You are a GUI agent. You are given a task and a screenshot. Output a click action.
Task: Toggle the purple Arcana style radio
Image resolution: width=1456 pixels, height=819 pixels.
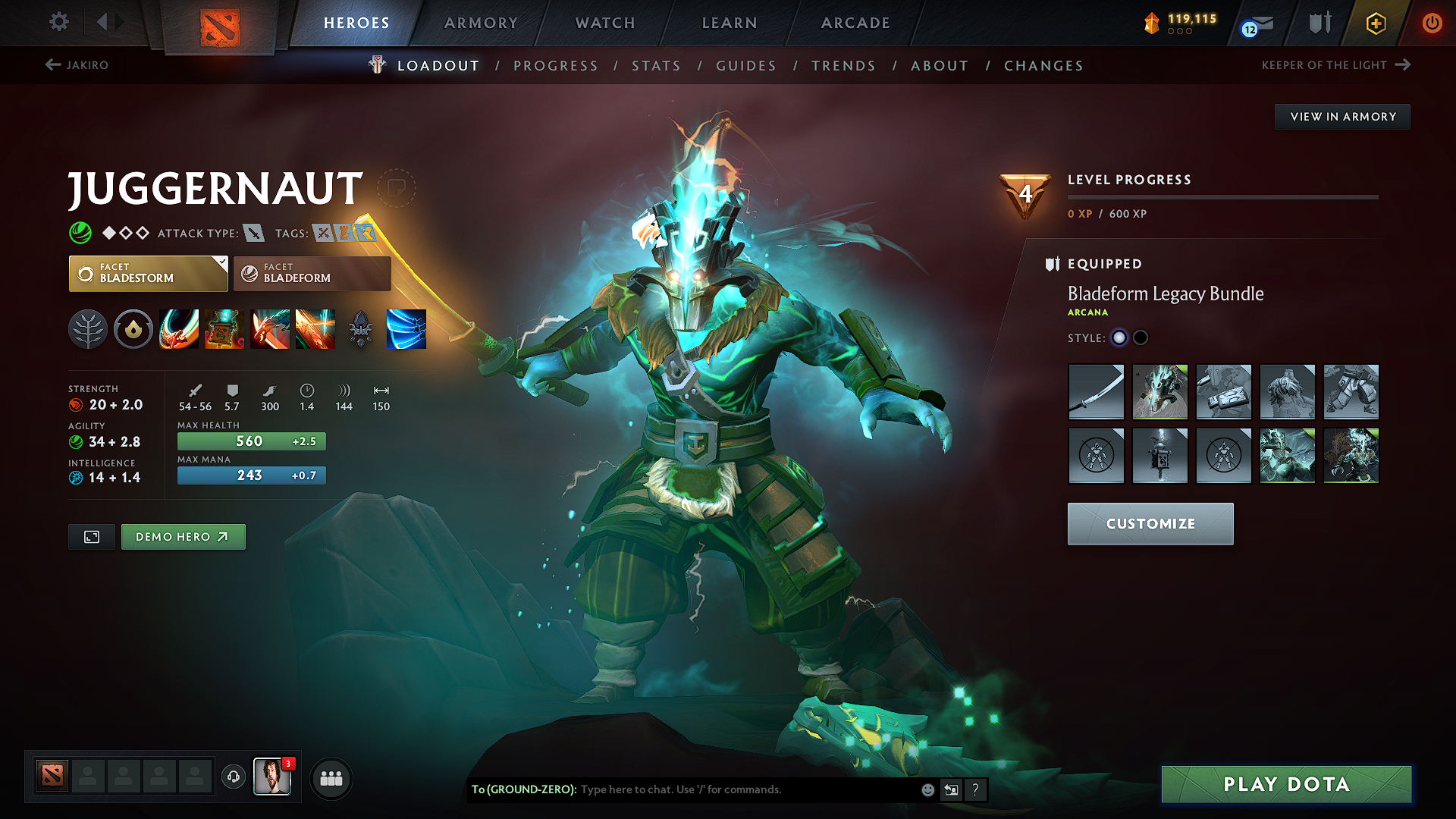click(x=1119, y=337)
